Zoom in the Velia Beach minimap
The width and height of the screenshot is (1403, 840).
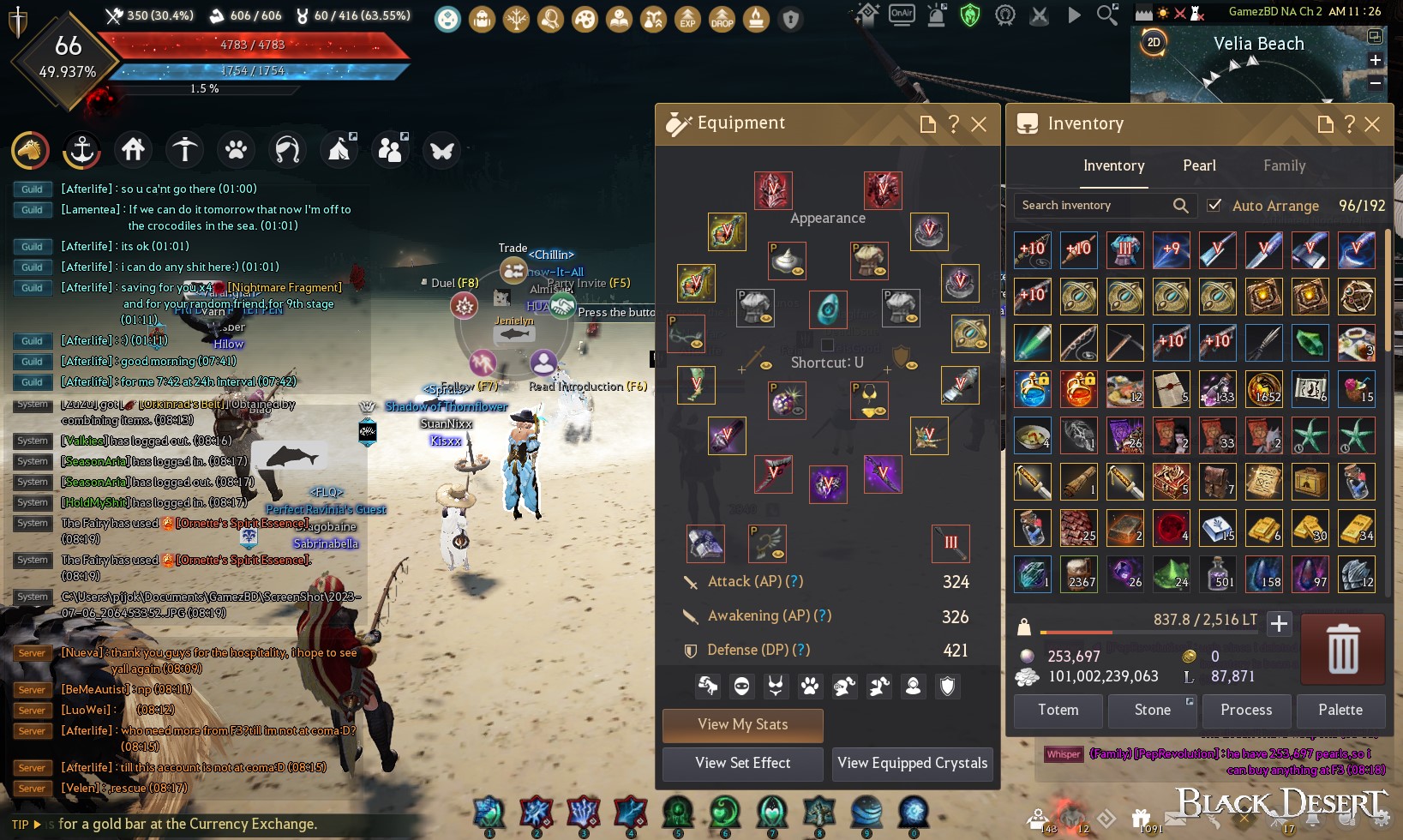[1375, 60]
